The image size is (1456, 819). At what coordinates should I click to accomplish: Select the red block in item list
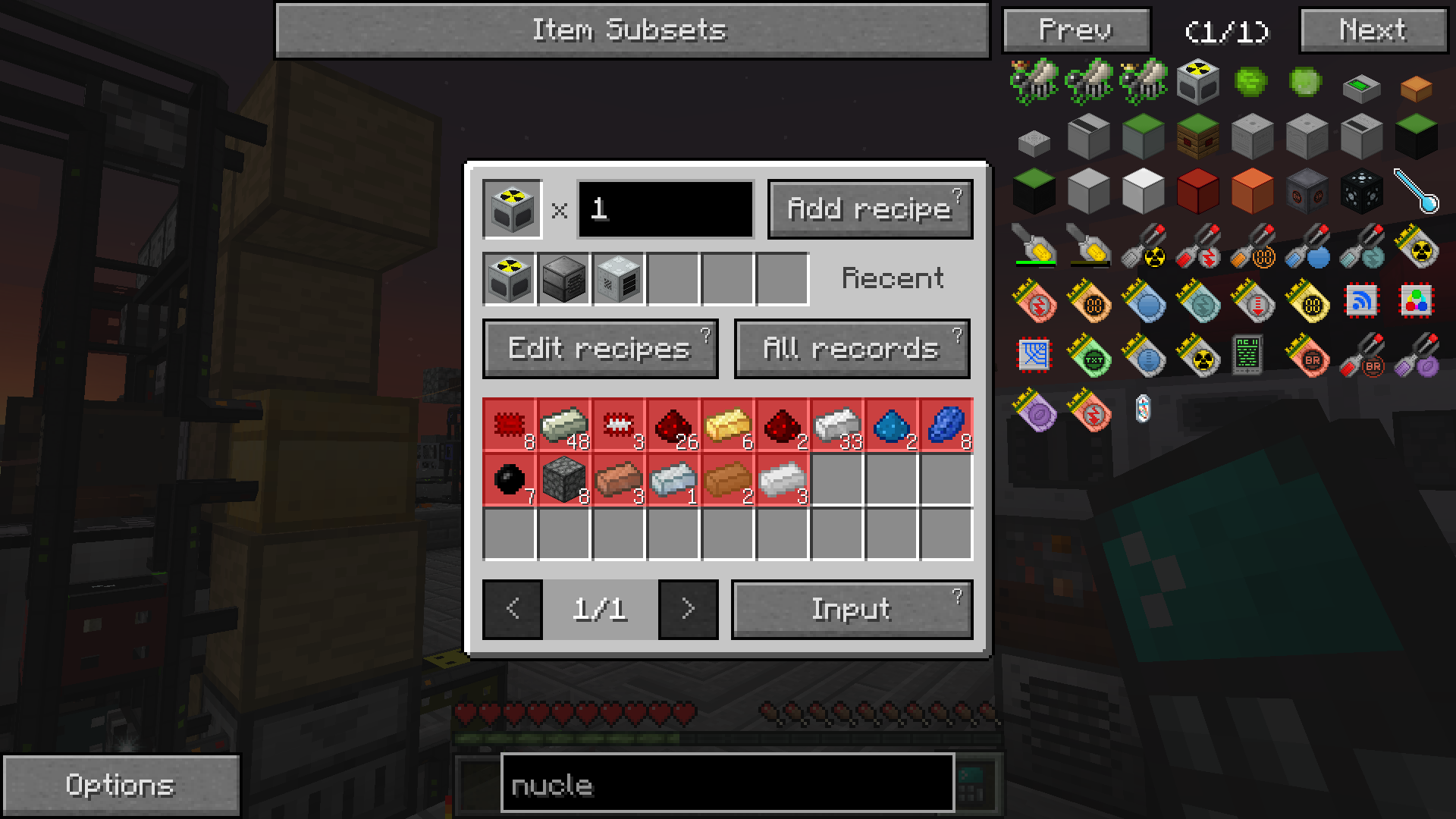pos(1197,191)
